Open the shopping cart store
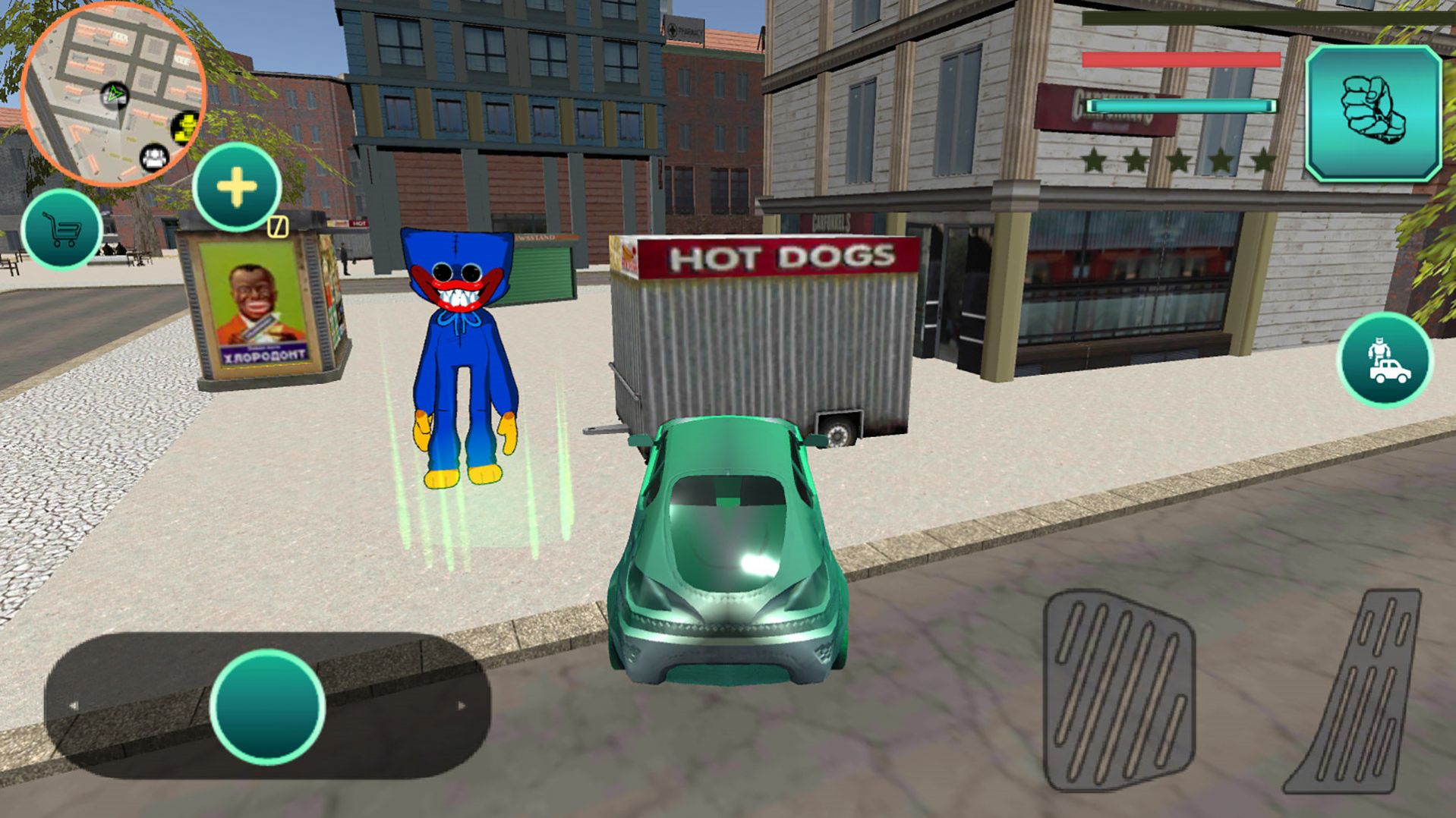This screenshot has width=1456, height=818. (62, 229)
